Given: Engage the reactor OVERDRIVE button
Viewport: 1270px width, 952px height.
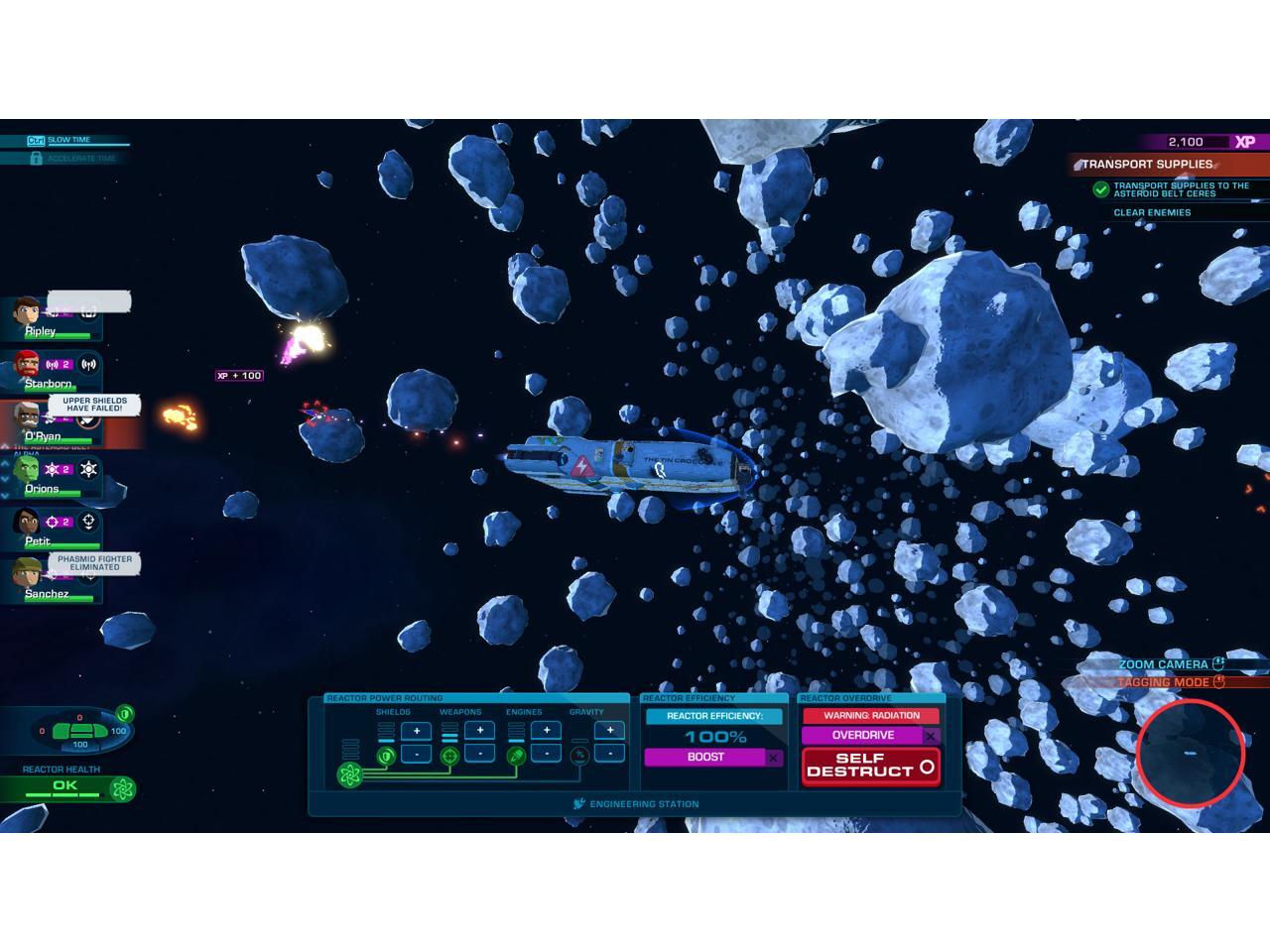Looking at the screenshot, I should (x=863, y=736).
